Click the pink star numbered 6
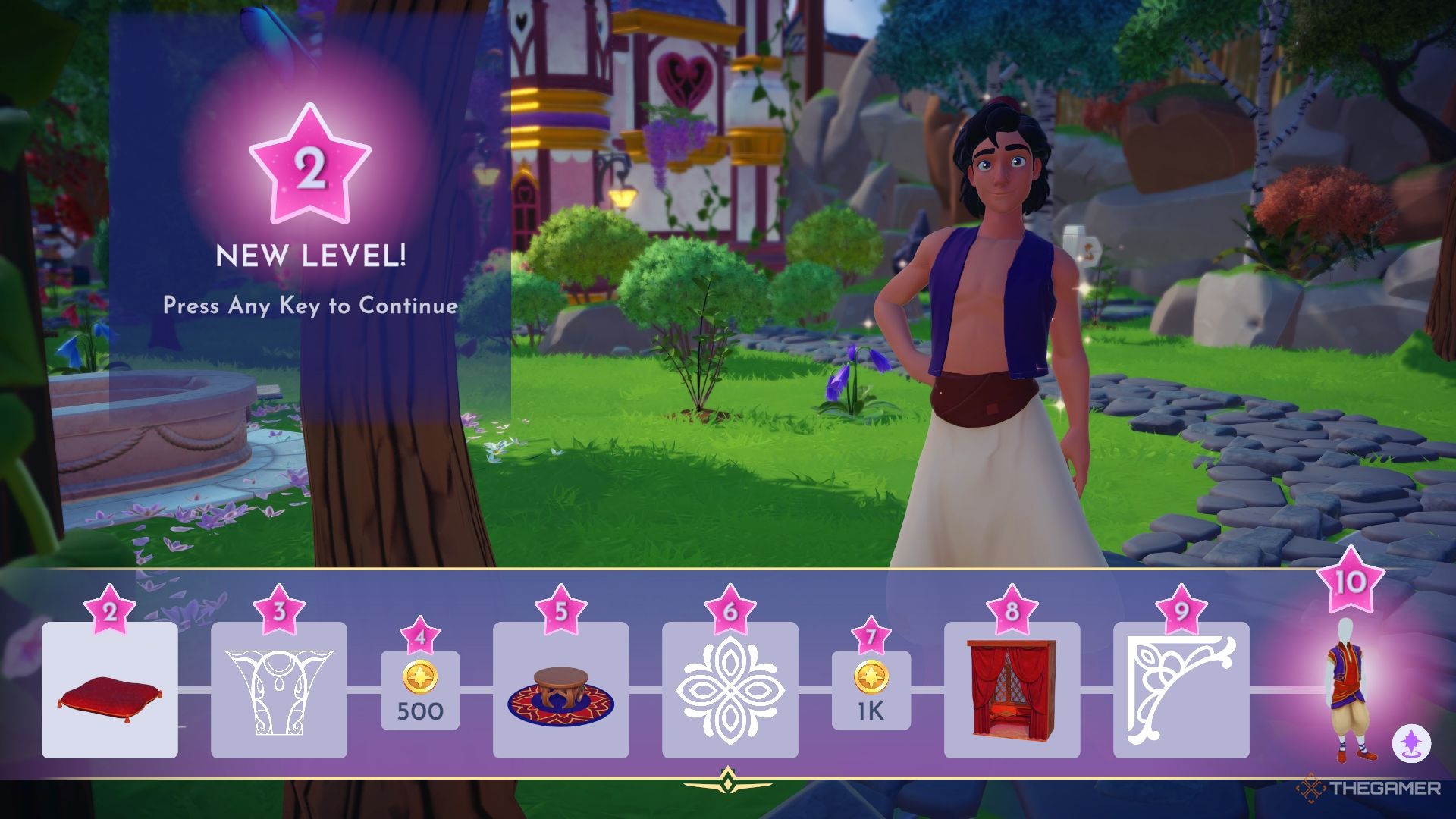This screenshot has height=819, width=1456. 730,607
